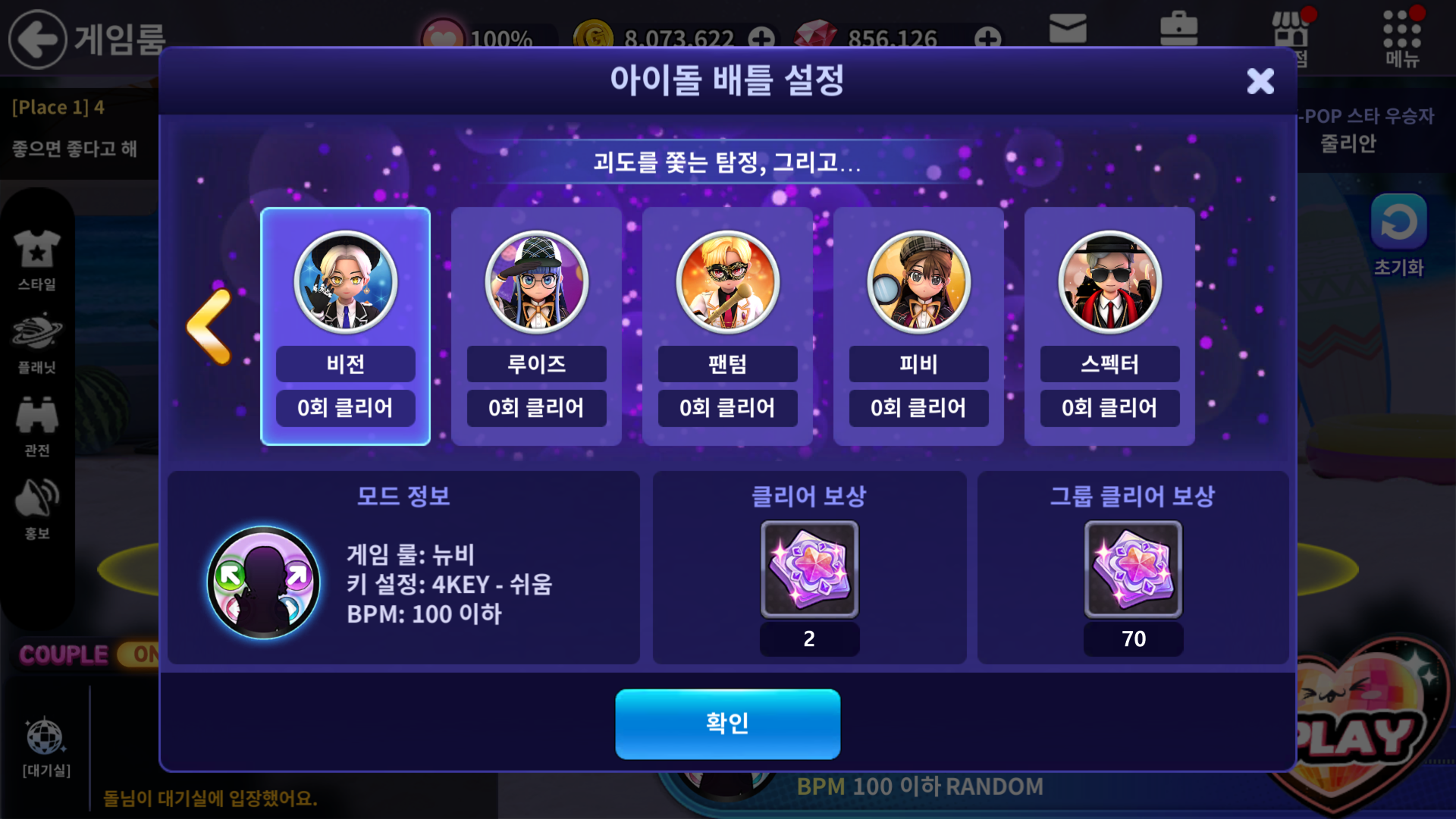Select the 피비 idol card
The width and height of the screenshot is (1456, 819).
tap(918, 326)
